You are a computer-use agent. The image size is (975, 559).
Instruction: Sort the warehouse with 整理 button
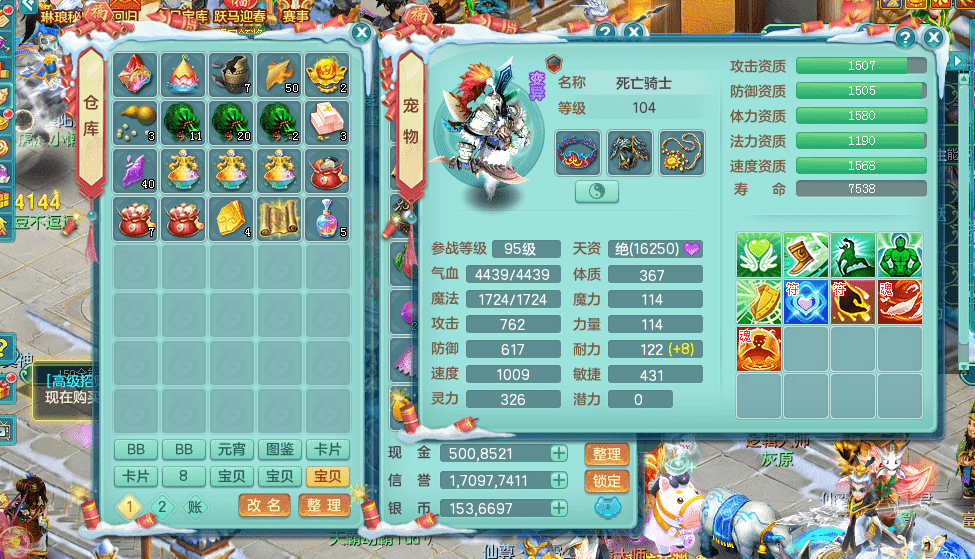coord(324,506)
